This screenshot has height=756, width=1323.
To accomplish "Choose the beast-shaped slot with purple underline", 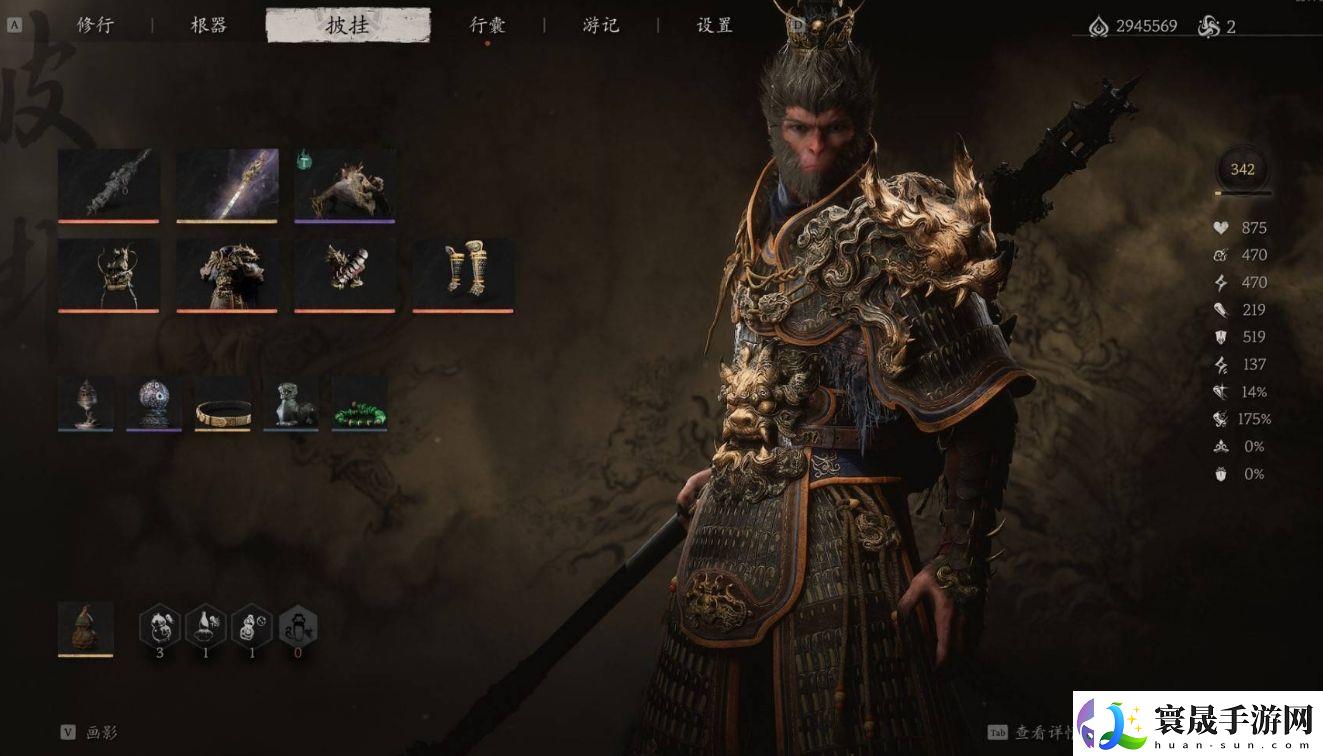I will (x=345, y=184).
